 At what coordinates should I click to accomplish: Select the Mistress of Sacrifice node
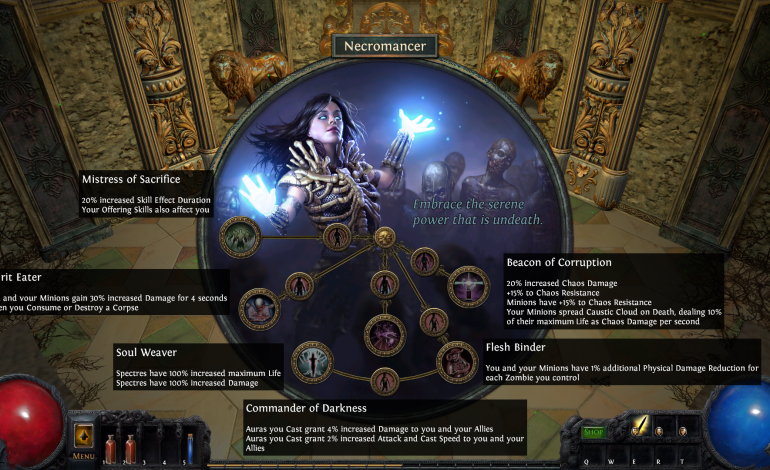click(240, 237)
